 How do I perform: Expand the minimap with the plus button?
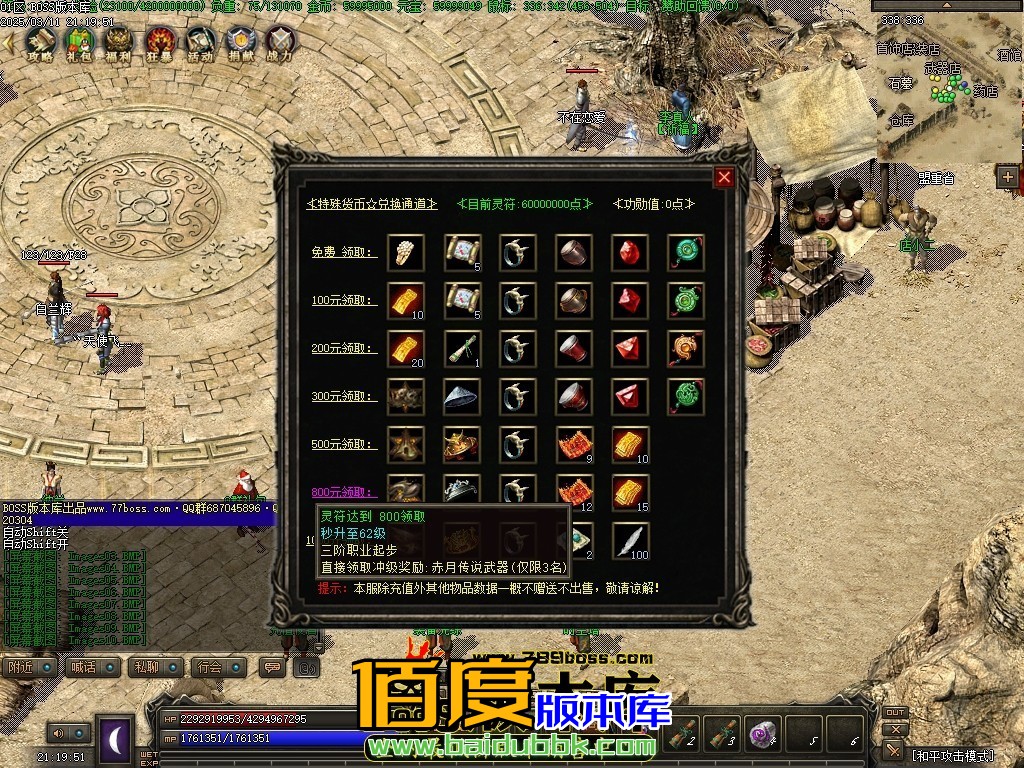click(x=1007, y=177)
